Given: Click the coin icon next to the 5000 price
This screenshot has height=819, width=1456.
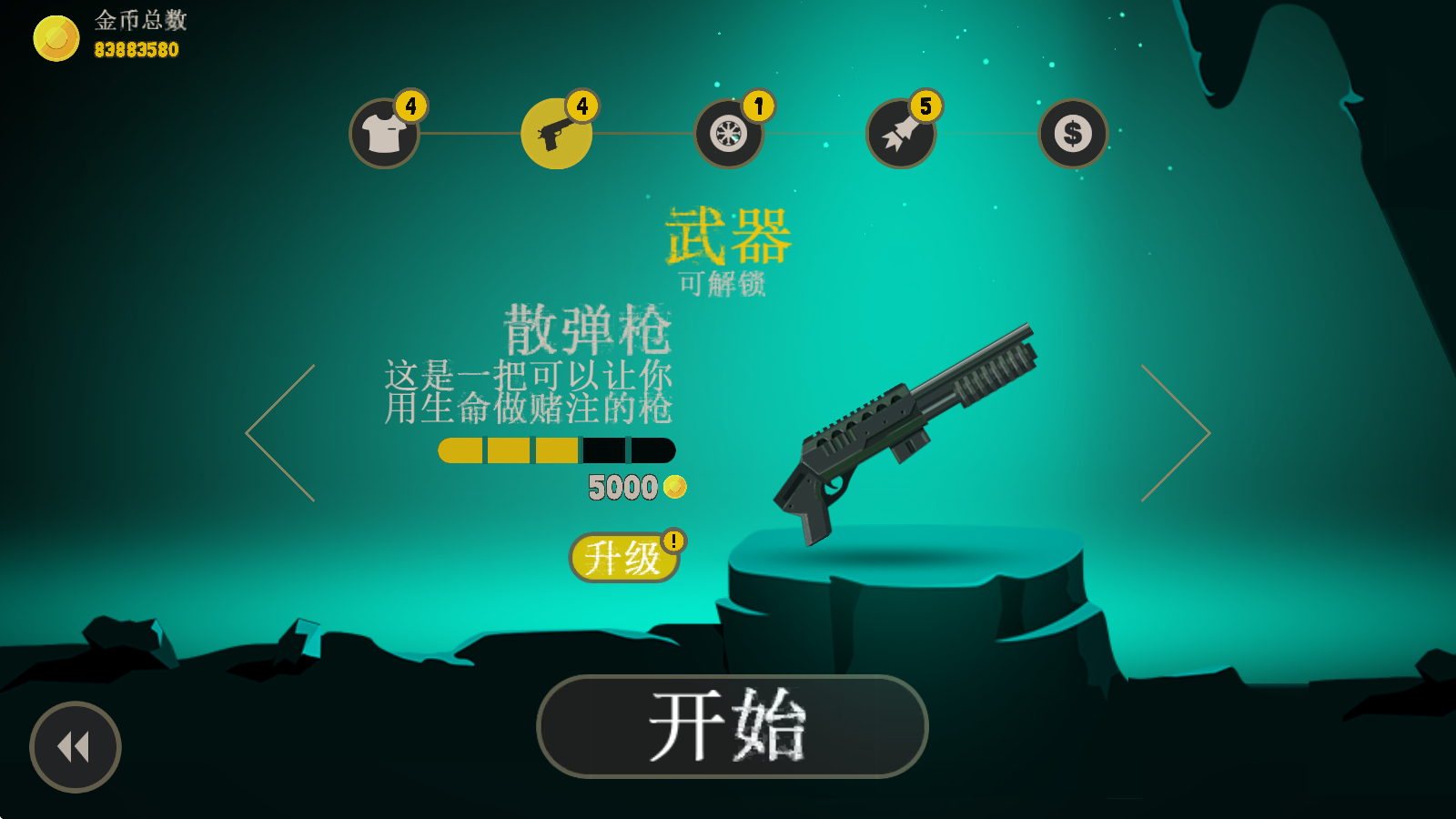Looking at the screenshot, I should 672,486.
